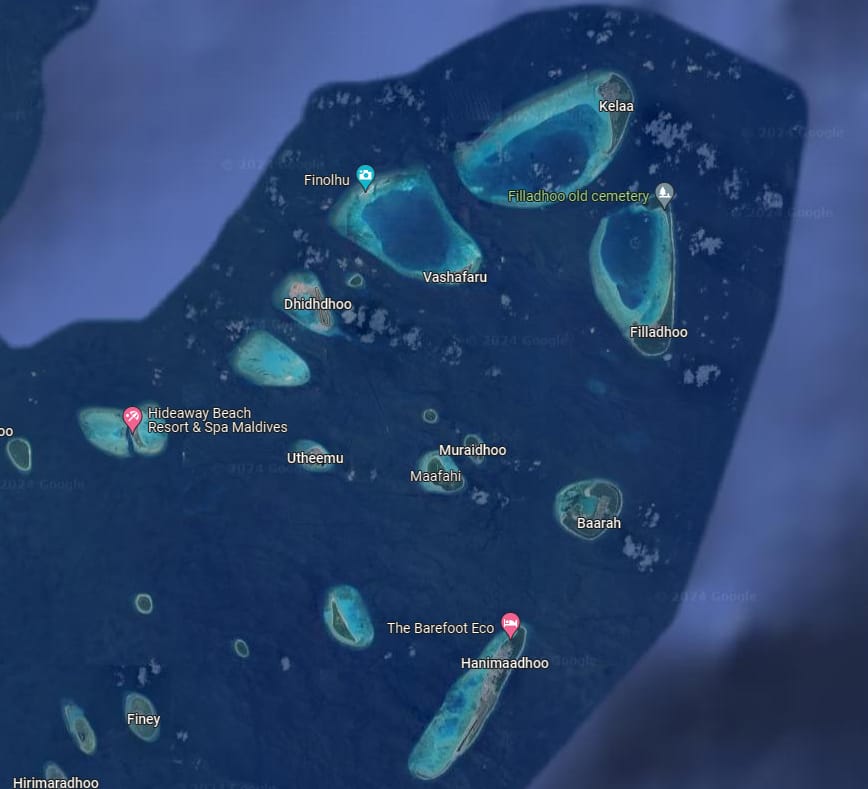Viewport: 868px width, 789px height.
Task: Open the Maafahi map label
Action: click(x=436, y=476)
